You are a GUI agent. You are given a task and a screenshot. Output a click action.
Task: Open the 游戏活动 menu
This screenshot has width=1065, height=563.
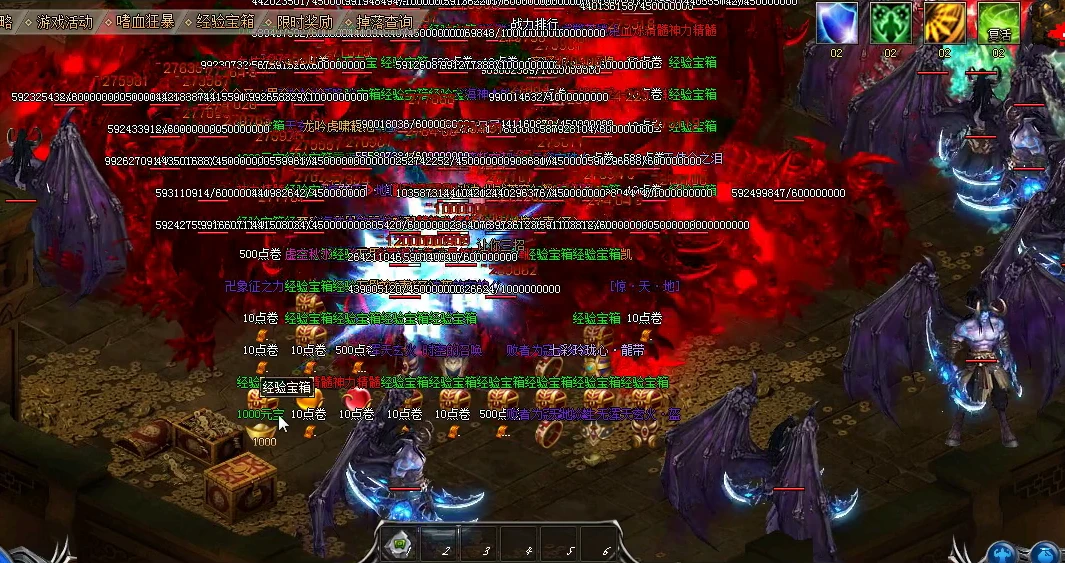coord(65,21)
